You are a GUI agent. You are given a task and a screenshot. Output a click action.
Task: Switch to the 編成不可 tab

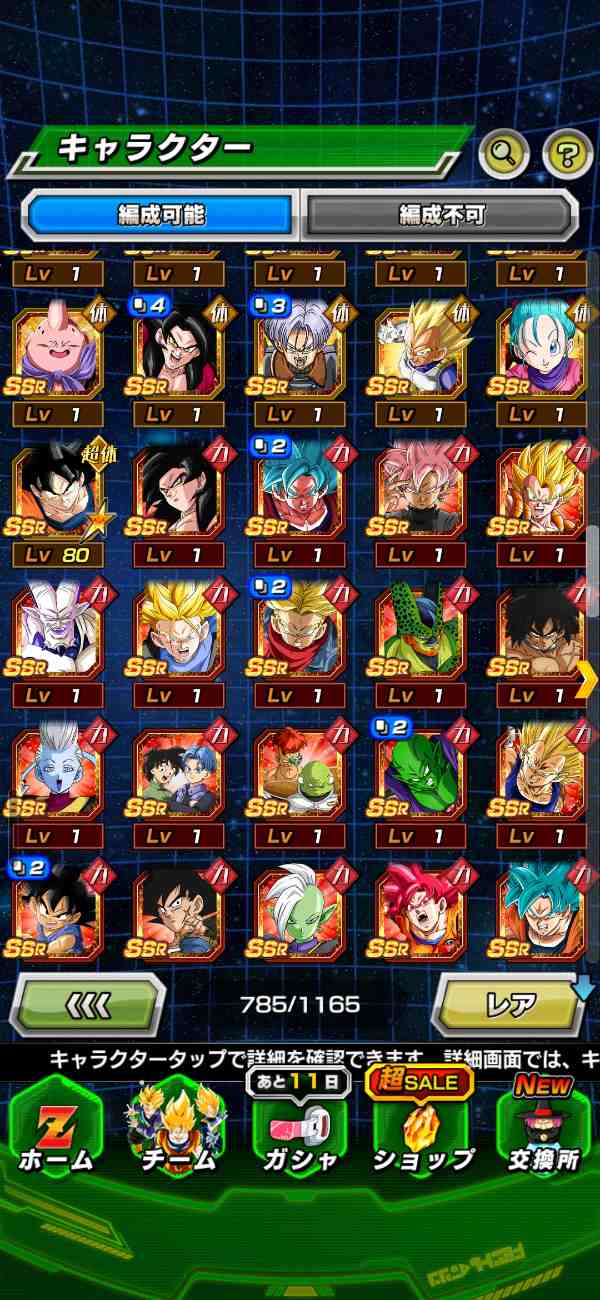pyautogui.click(x=441, y=214)
